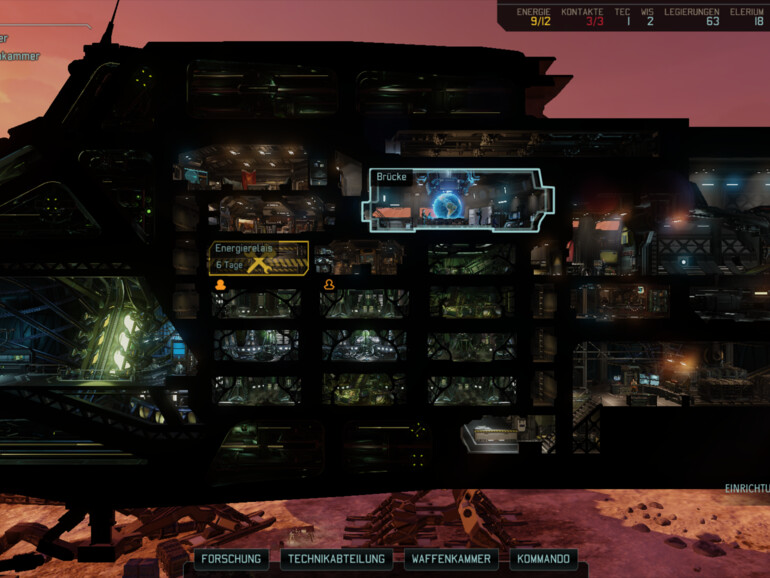Enter the highlighted Brücke room
This screenshot has width=770, height=578.
pyautogui.click(x=458, y=201)
